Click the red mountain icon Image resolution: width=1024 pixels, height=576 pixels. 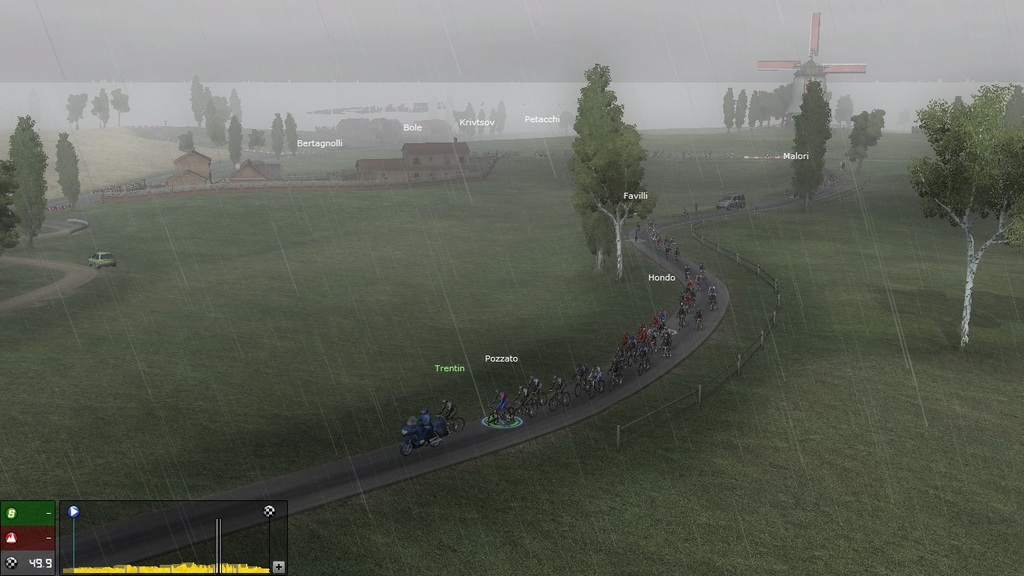pyautogui.click(x=12, y=538)
